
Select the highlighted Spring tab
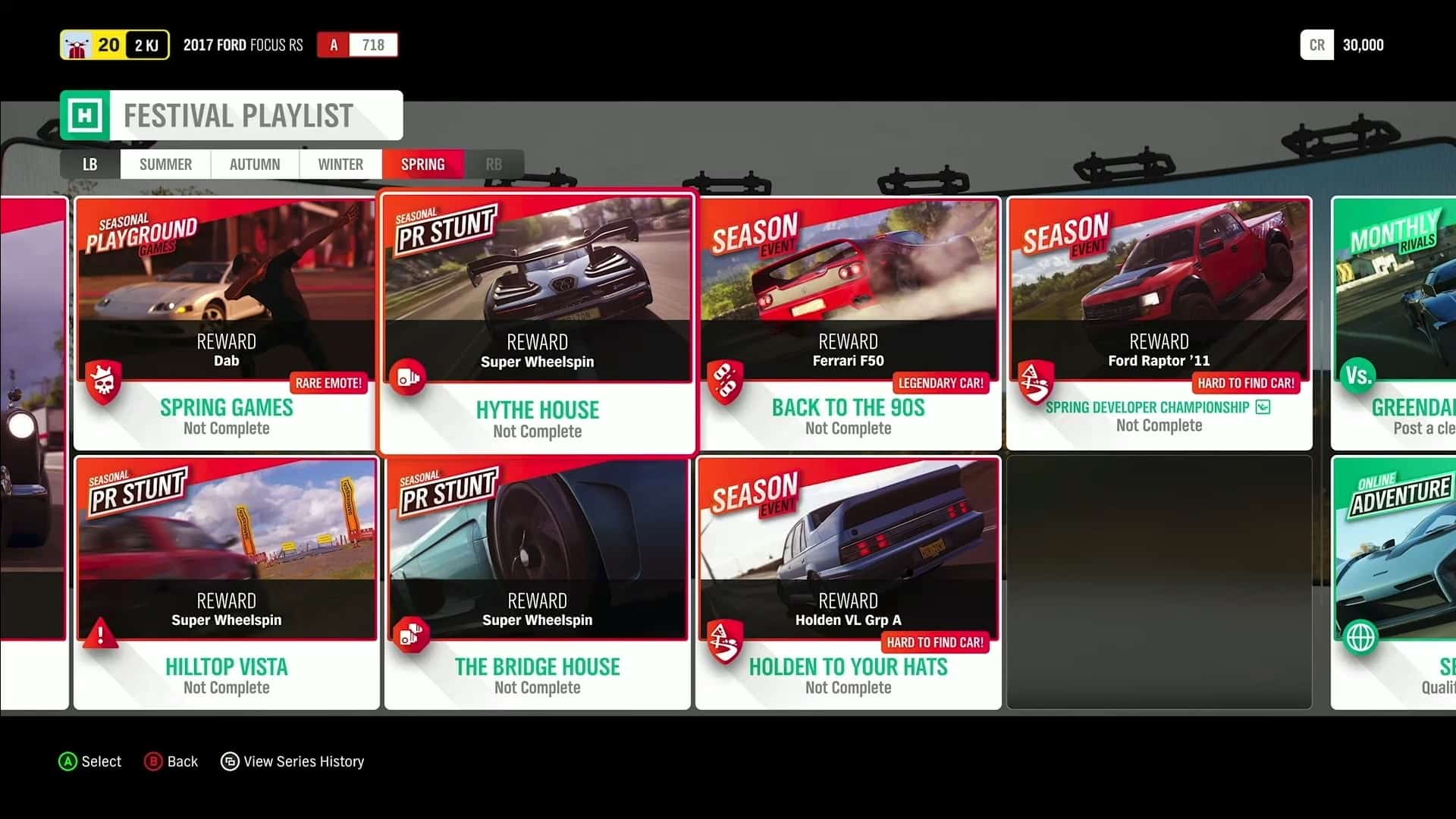422,164
